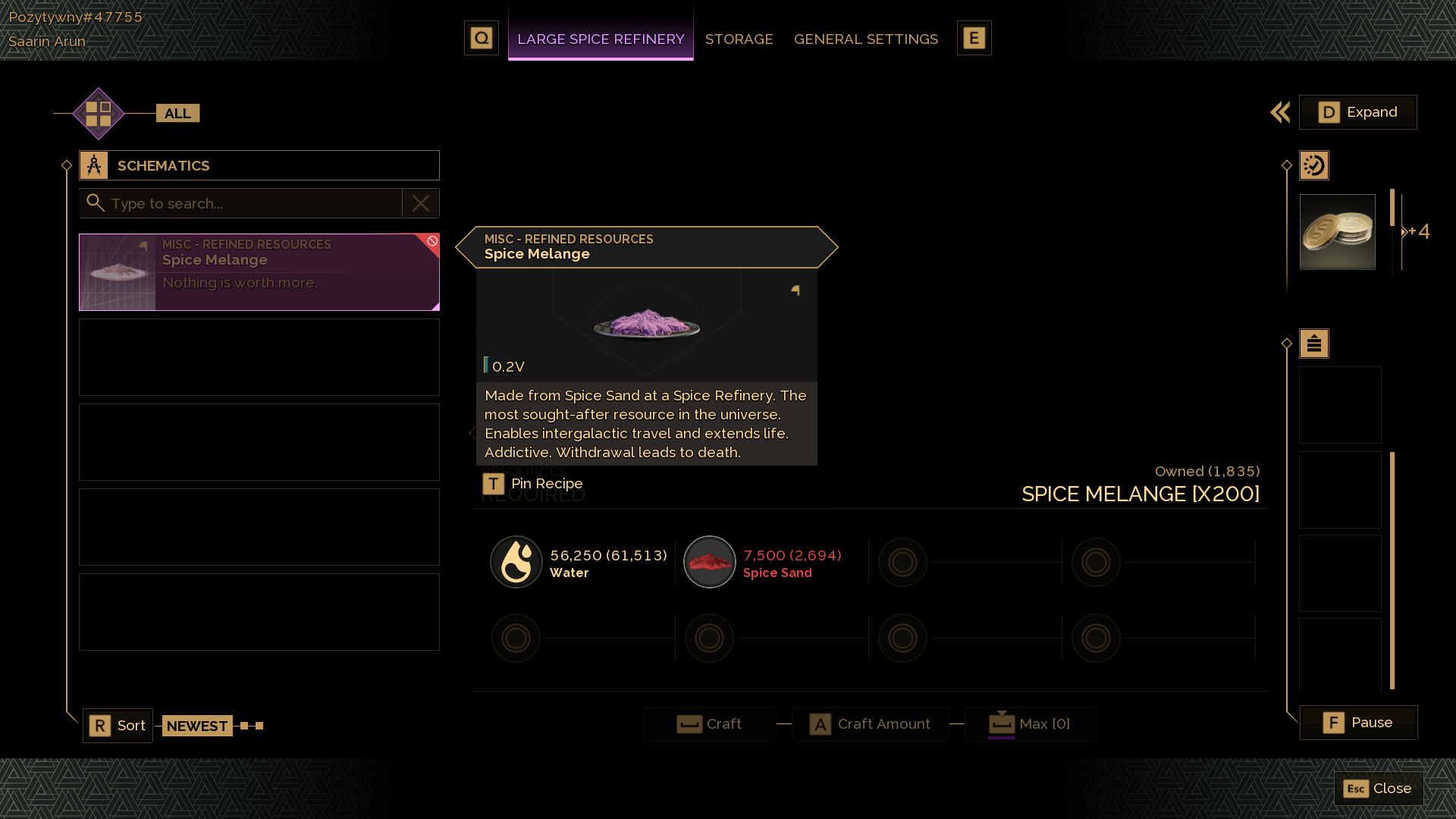Pin the Spice Melange recipe
This screenshot has width=1456, height=819.
pos(533,484)
